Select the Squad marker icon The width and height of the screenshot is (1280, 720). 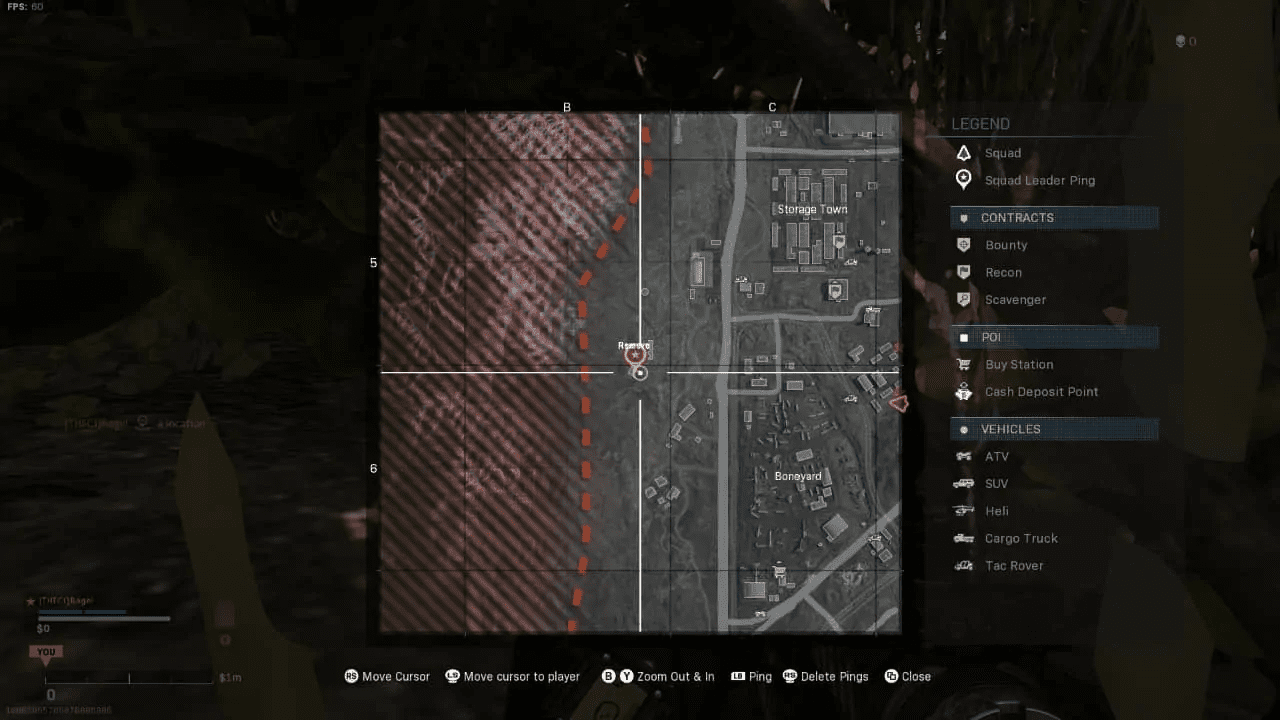point(963,152)
